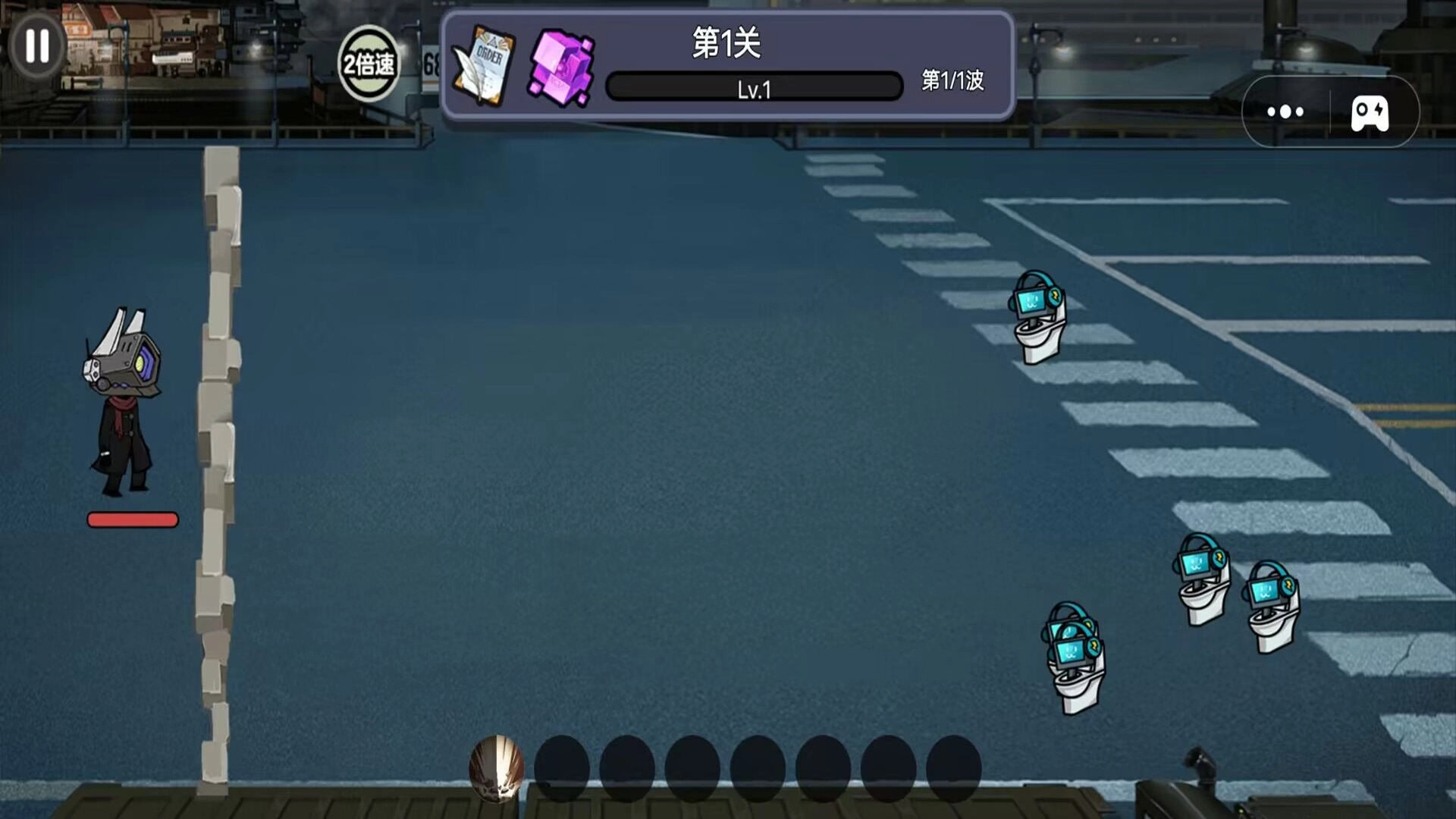Switch game speed back to normal
1456x819 pixels.
(370, 61)
